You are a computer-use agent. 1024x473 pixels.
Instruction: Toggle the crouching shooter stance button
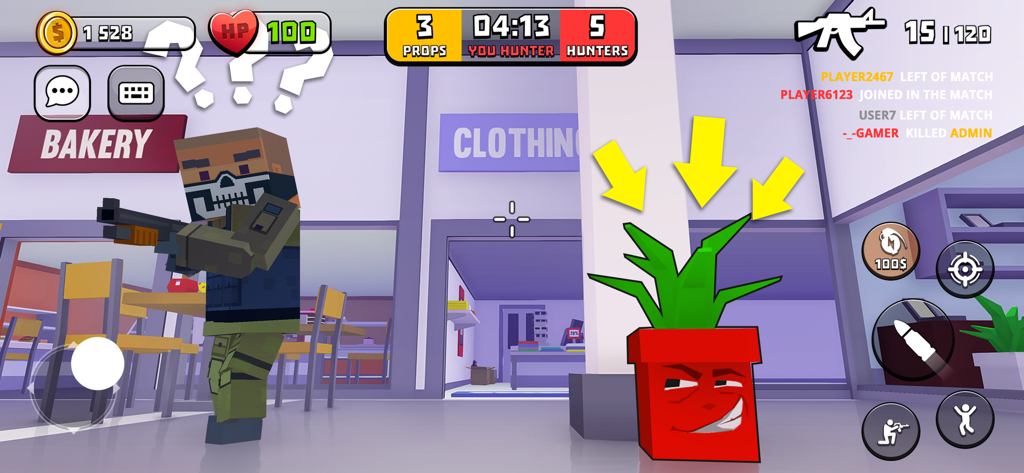890,430
